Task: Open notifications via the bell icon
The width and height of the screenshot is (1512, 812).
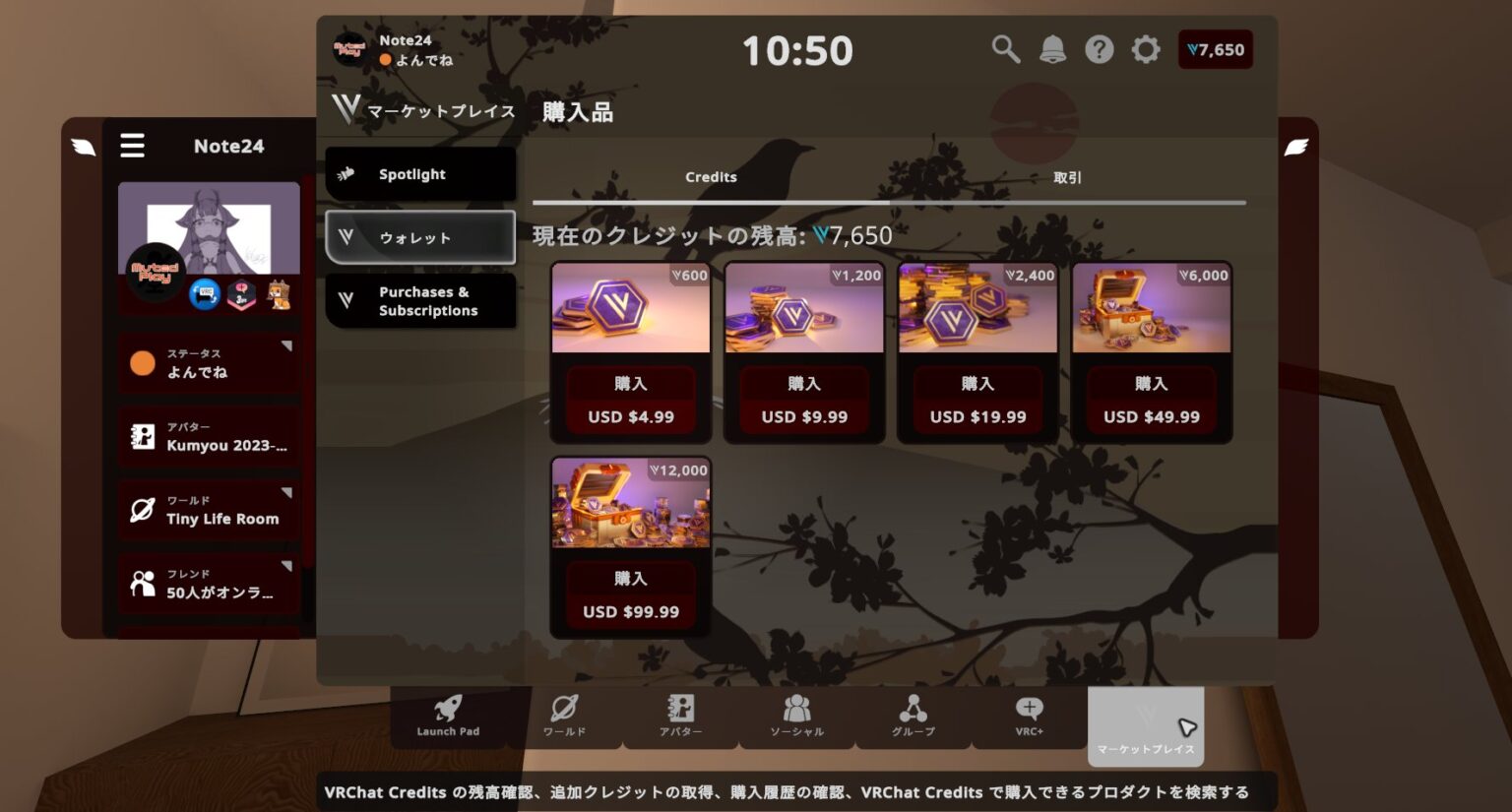Action: point(1052,48)
